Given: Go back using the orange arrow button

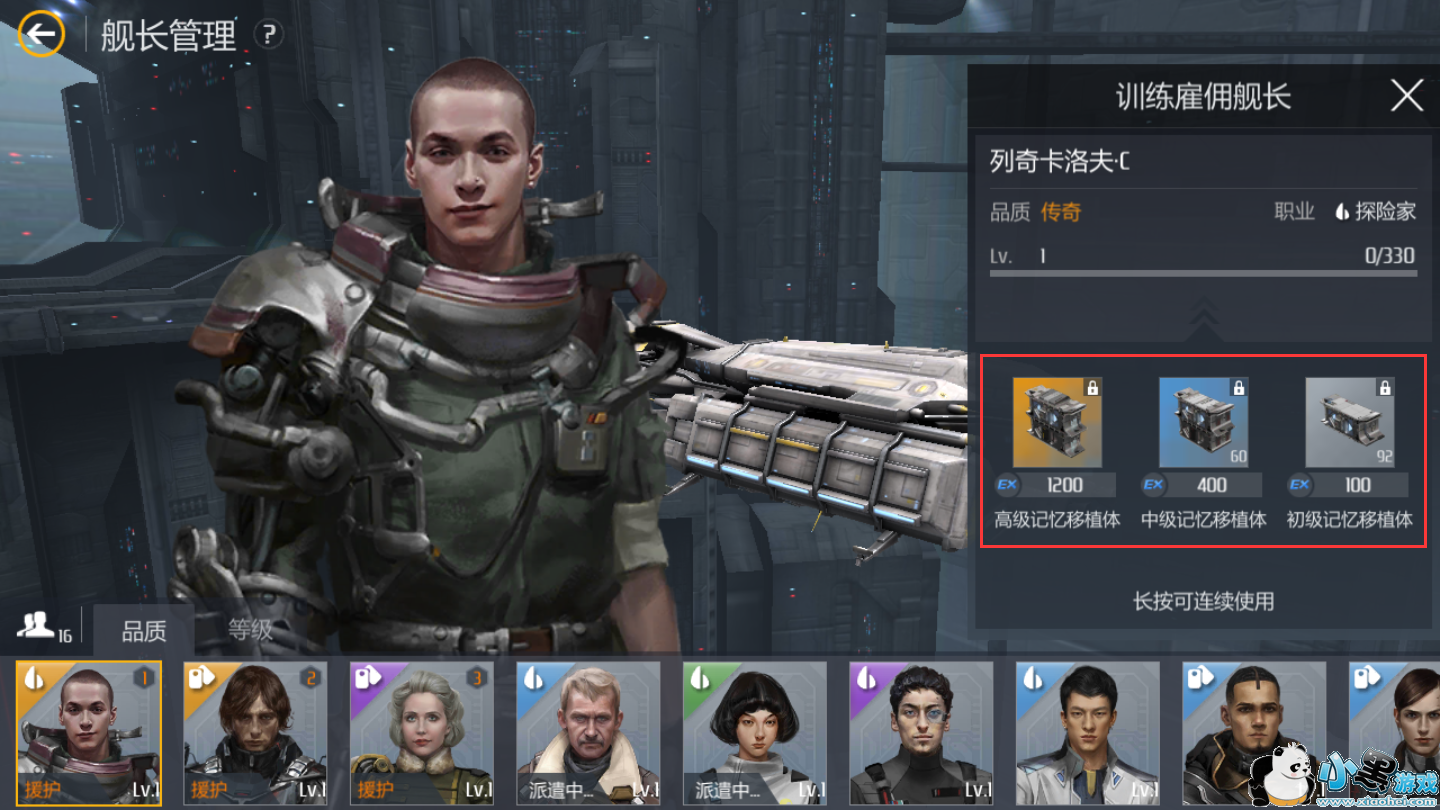Looking at the screenshot, I should (x=41, y=35).
